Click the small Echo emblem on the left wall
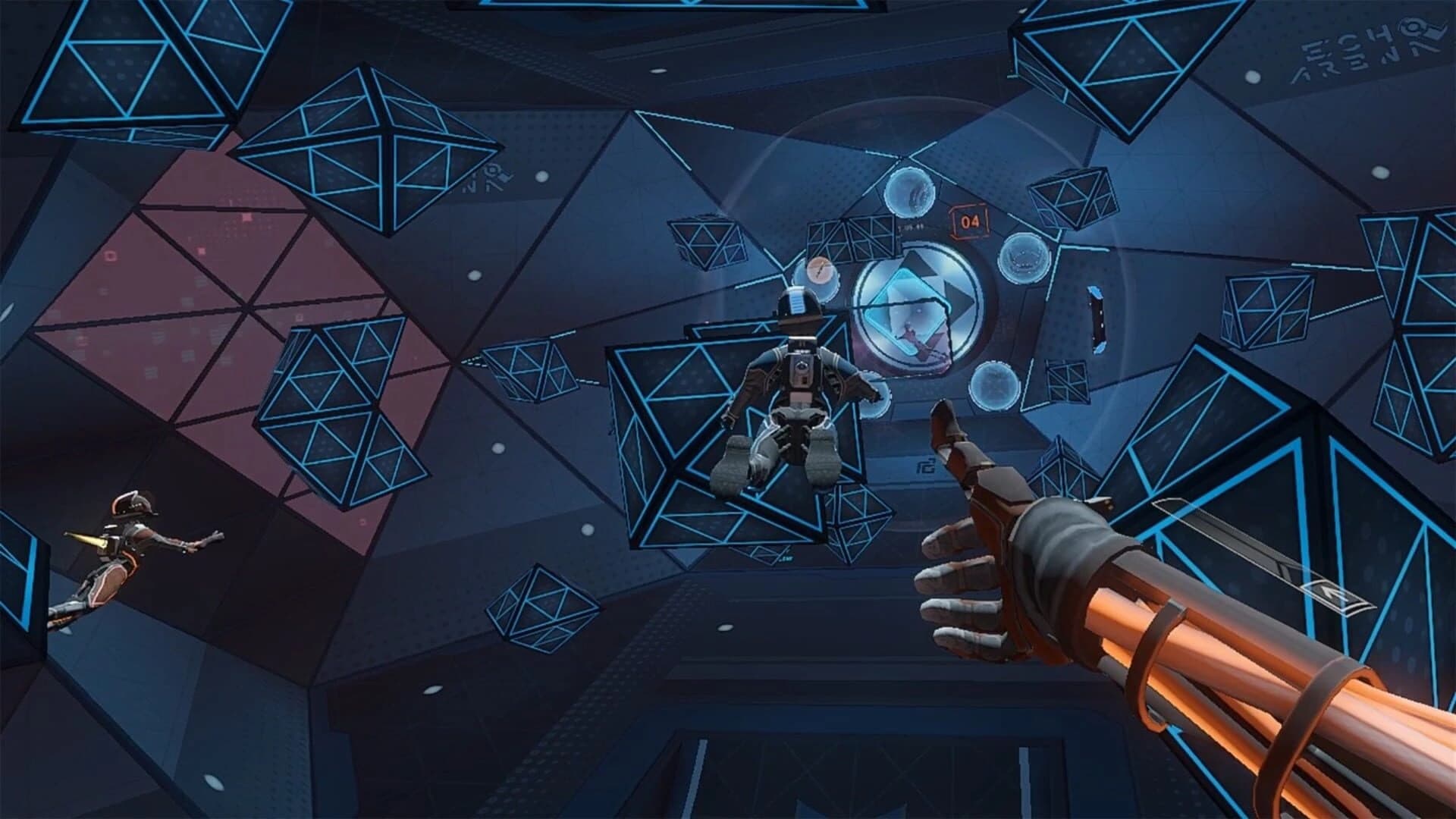 pyautogui.click(x=491, y=173)
